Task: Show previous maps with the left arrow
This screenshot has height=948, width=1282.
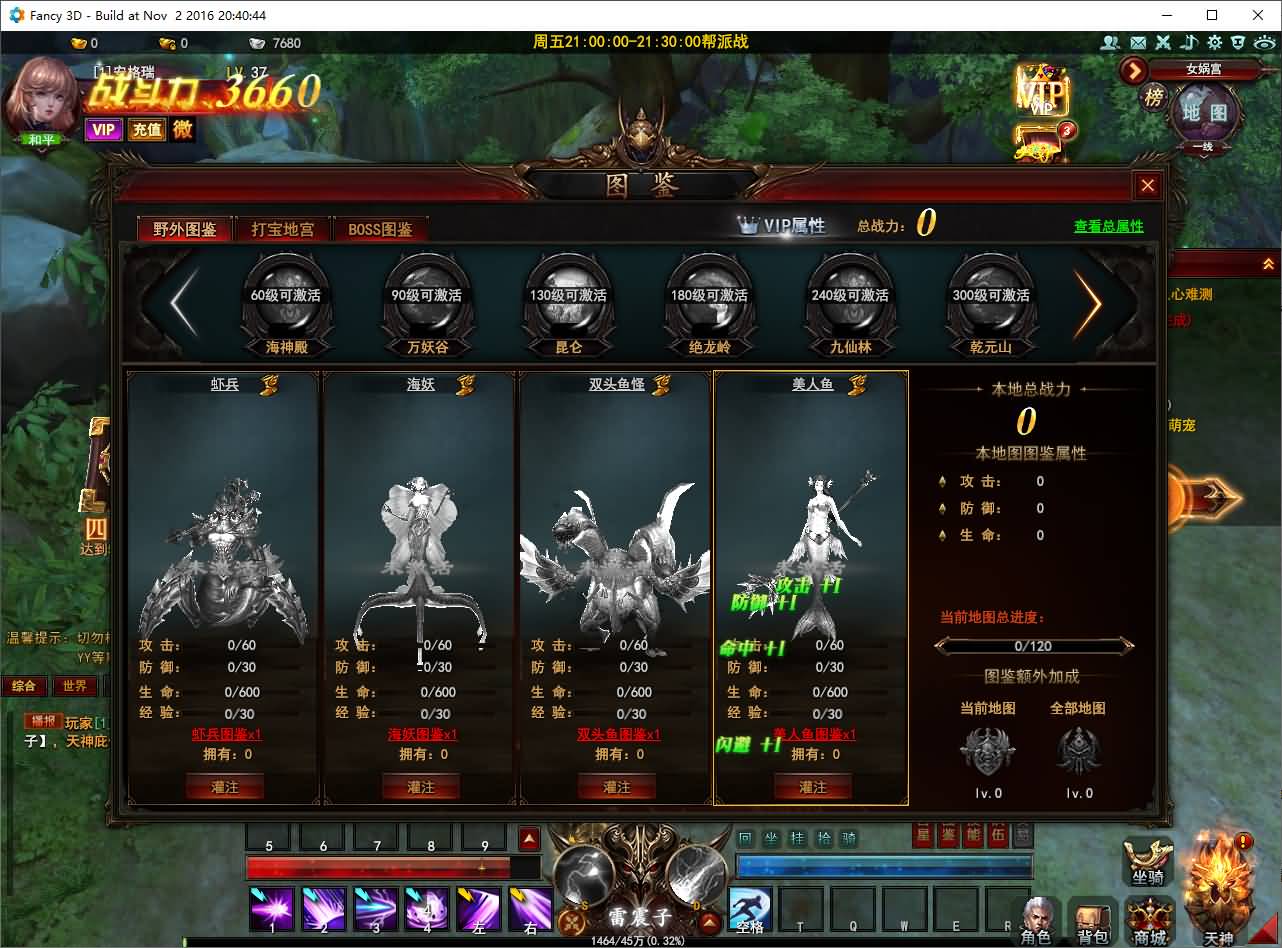Action: tap(183, 303)
